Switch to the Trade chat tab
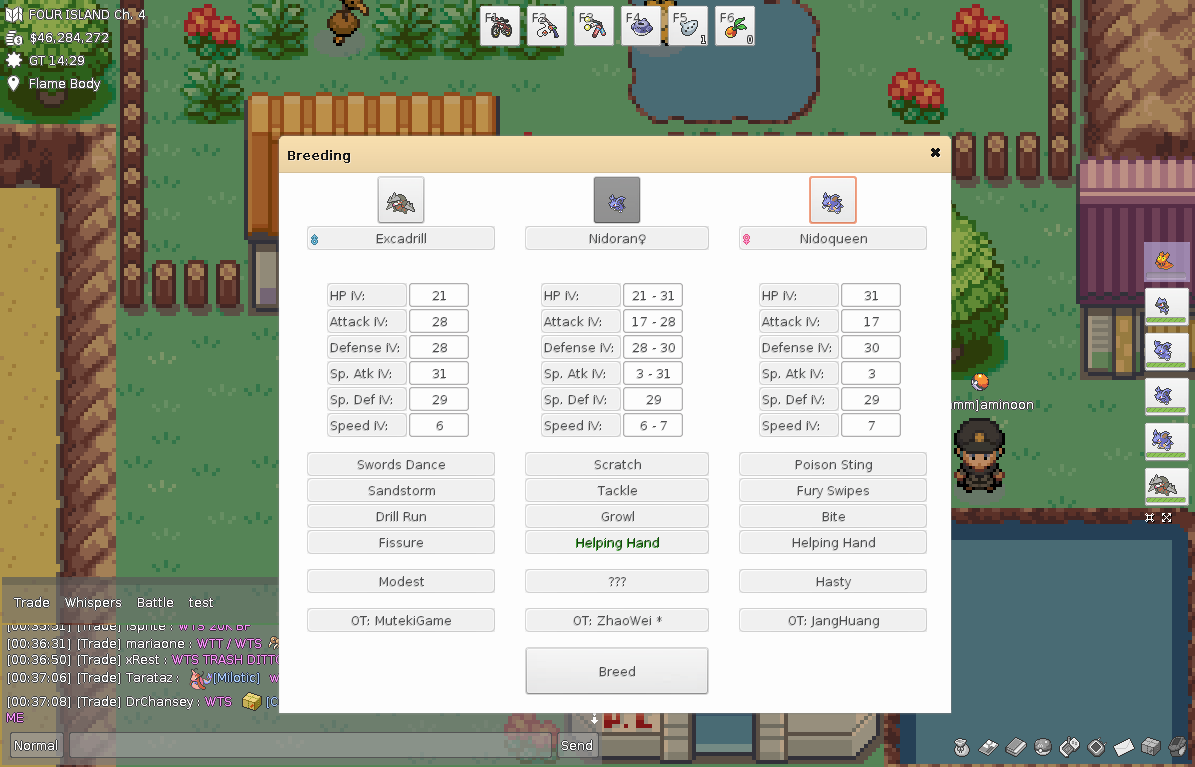1195x767 pixels. 32,603
